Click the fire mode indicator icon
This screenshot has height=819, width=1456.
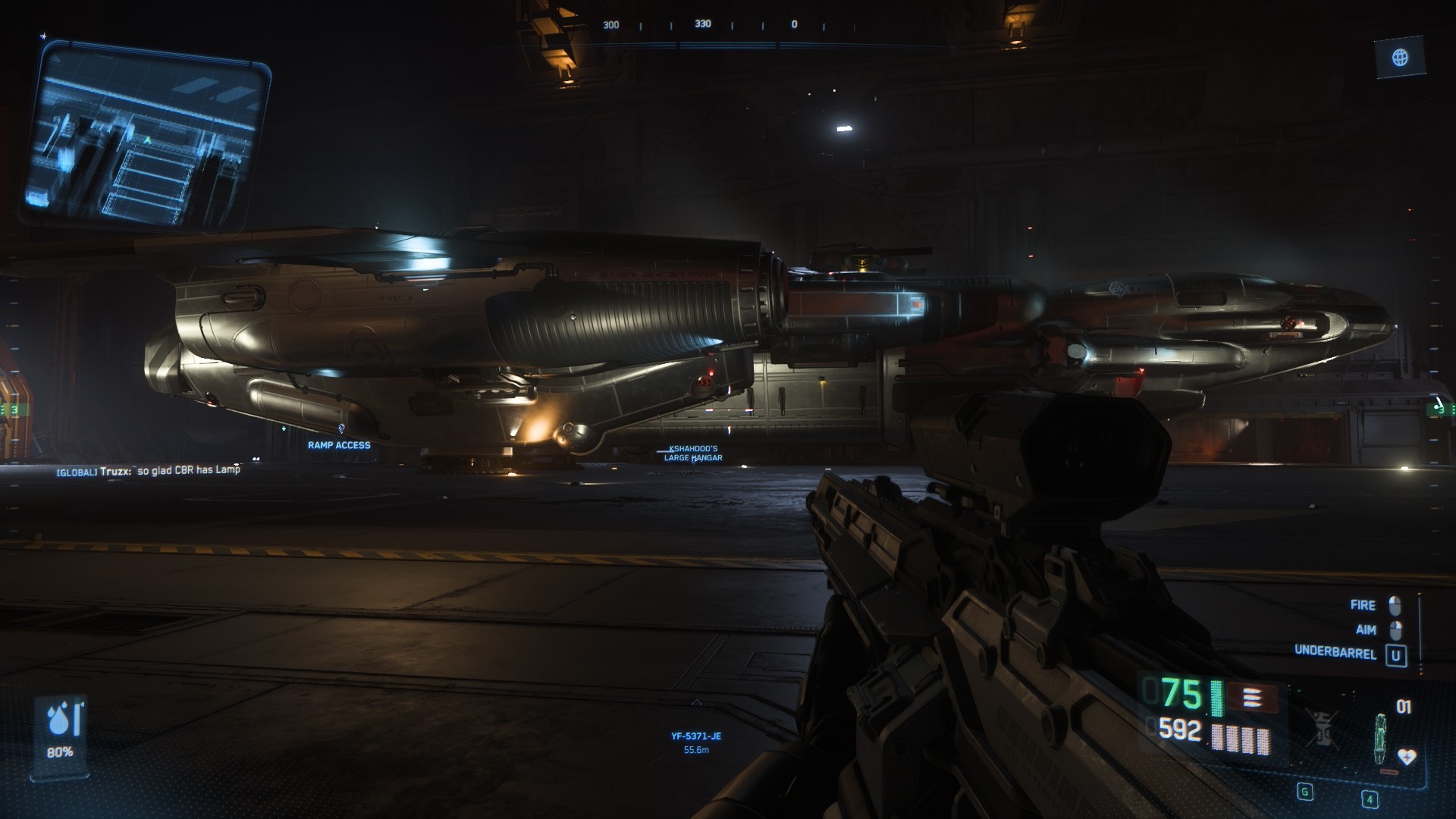(1251, 697)
